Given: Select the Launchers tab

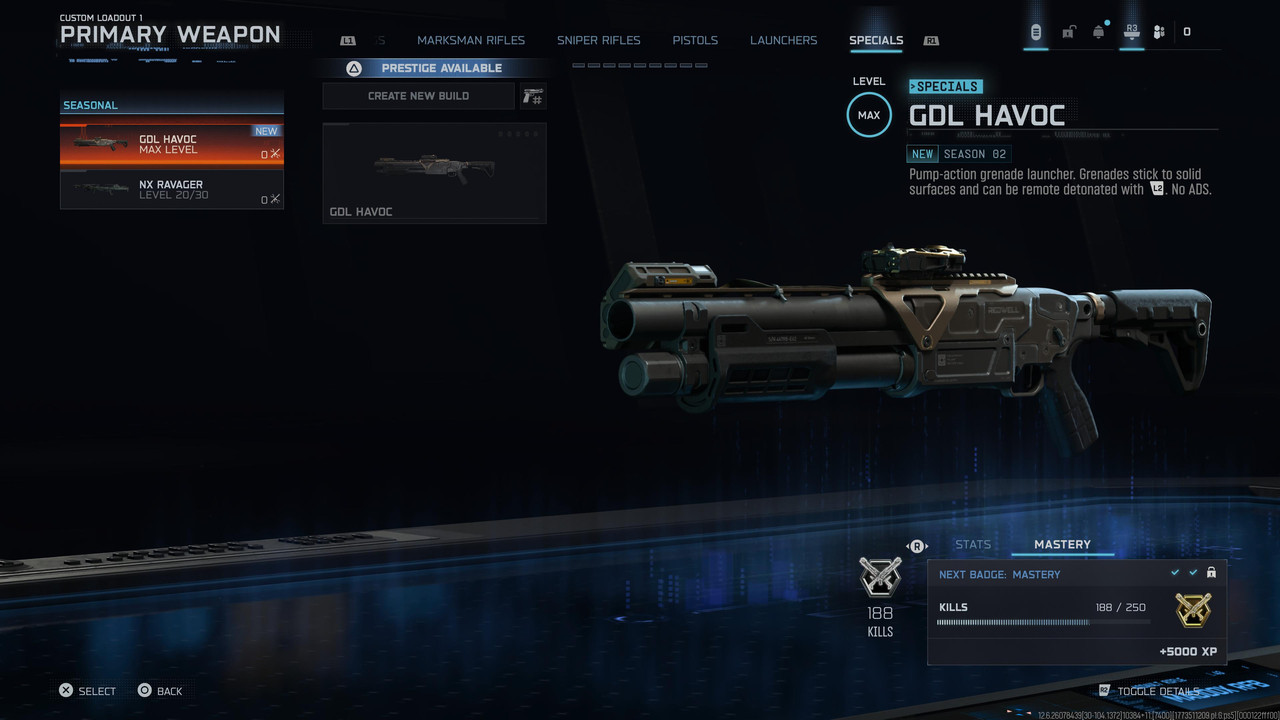Looking at the screenshot, I should pos(783,40).
